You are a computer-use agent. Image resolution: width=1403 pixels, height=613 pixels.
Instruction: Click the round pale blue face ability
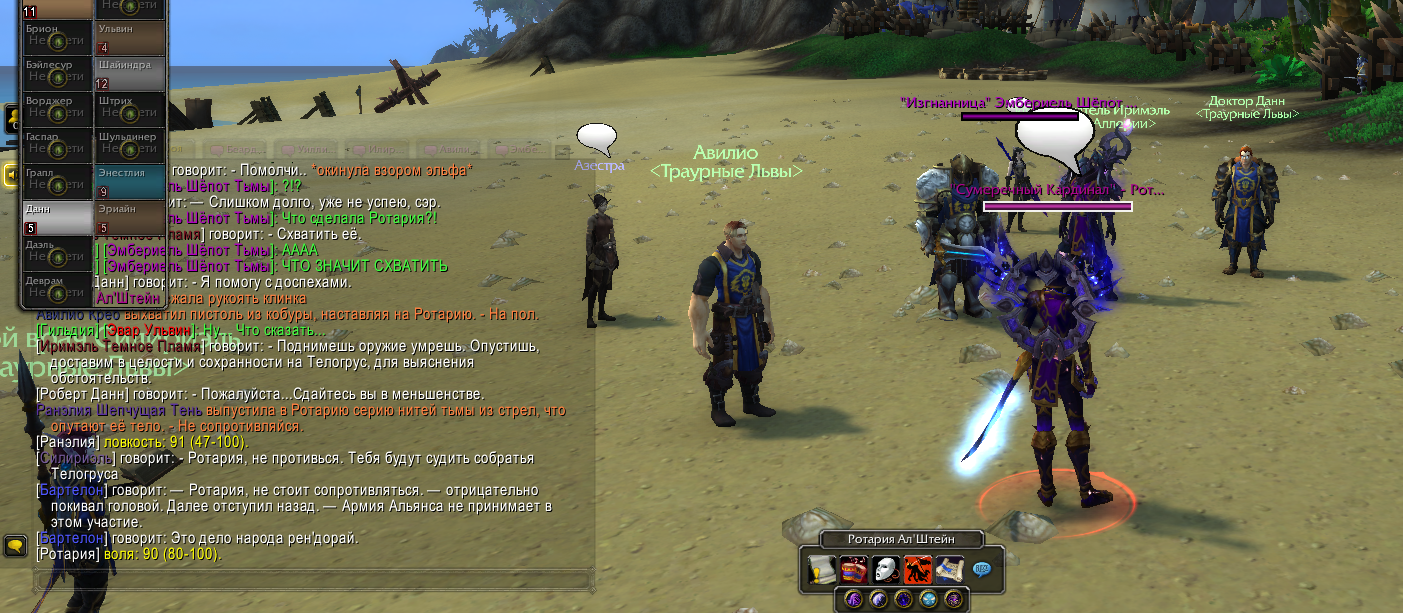click(930, 599)
